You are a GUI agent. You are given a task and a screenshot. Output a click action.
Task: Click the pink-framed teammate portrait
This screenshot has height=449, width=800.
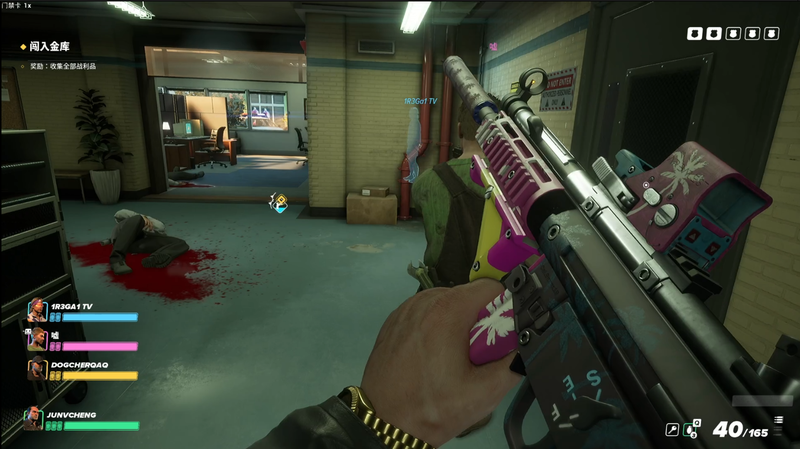[x=36, y=339]
